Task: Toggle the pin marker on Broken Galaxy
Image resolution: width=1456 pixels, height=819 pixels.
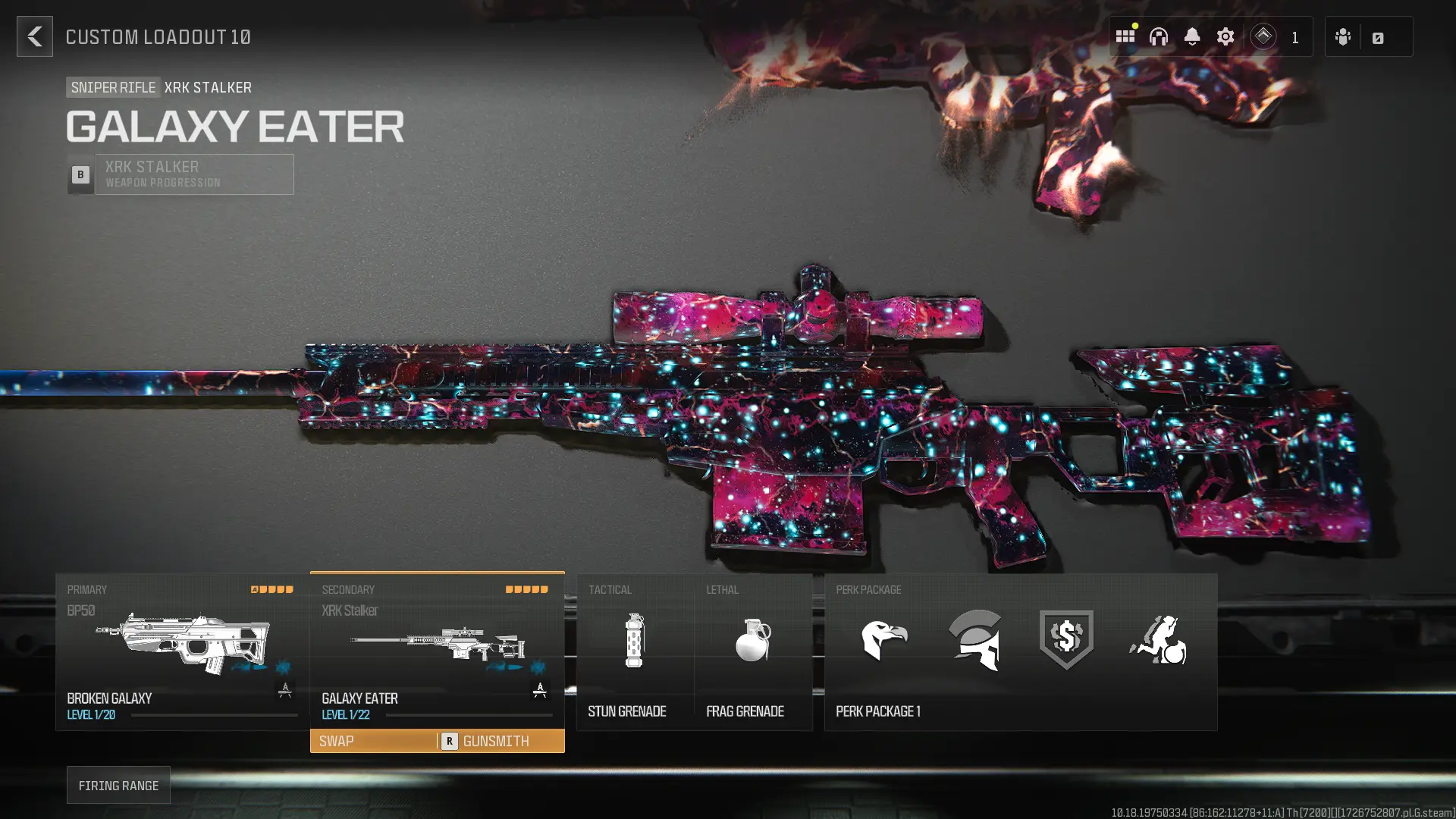Action: [x=284, y=689]
